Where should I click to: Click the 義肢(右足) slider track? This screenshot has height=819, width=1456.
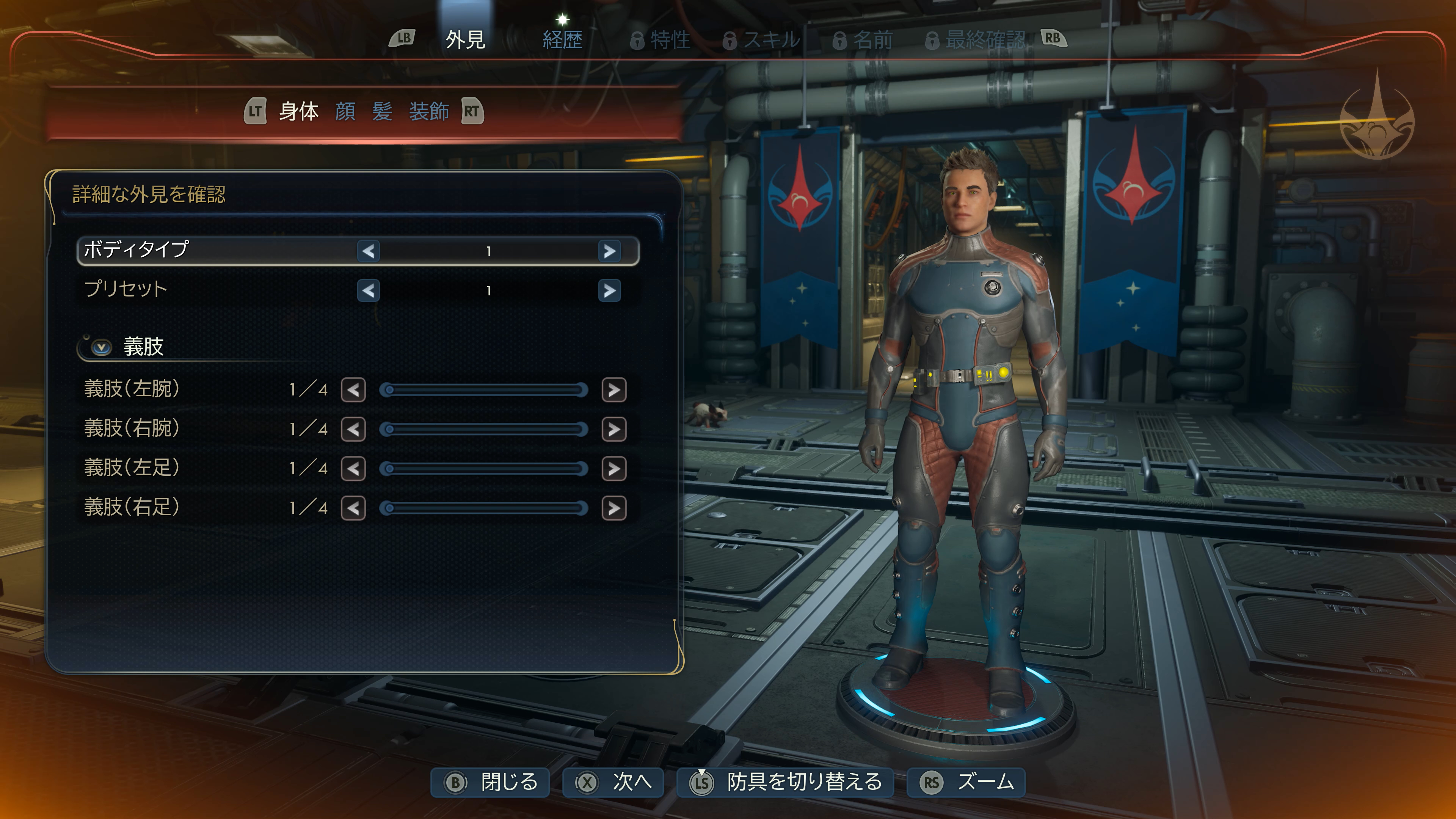484,508
